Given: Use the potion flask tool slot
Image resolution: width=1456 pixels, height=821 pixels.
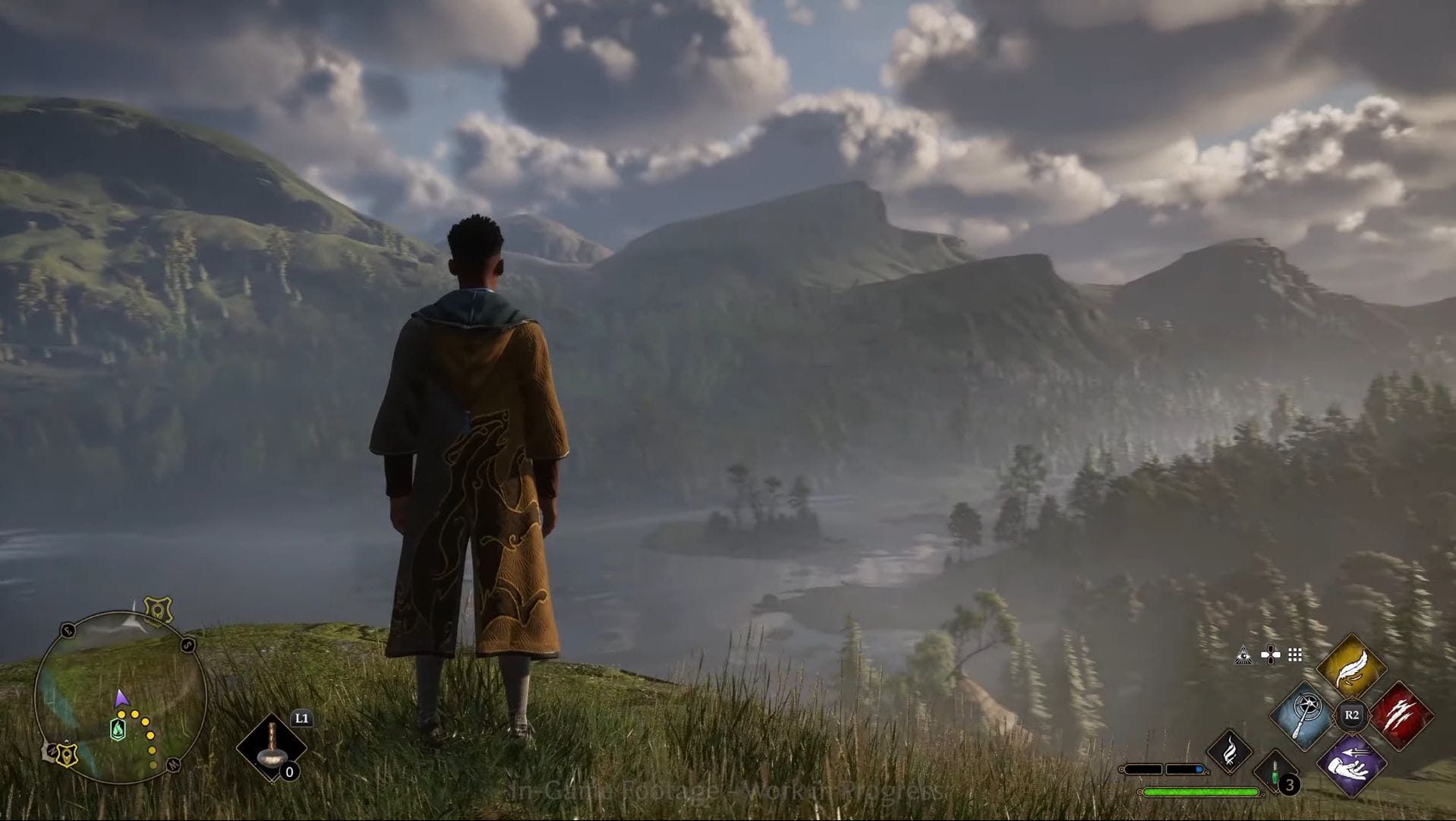Looking at the screenshot, I should 272,747.
